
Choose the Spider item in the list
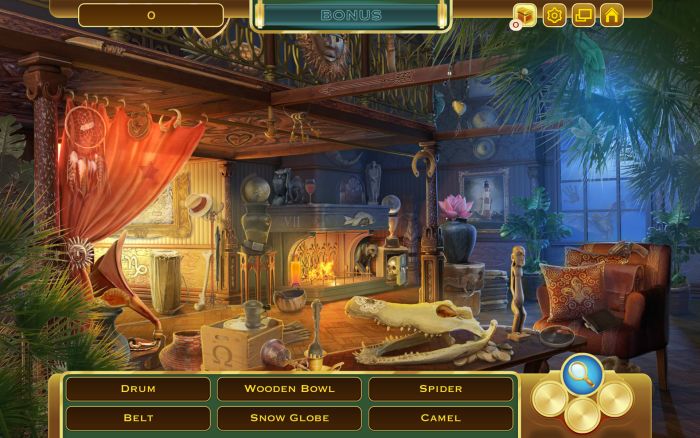440,388
